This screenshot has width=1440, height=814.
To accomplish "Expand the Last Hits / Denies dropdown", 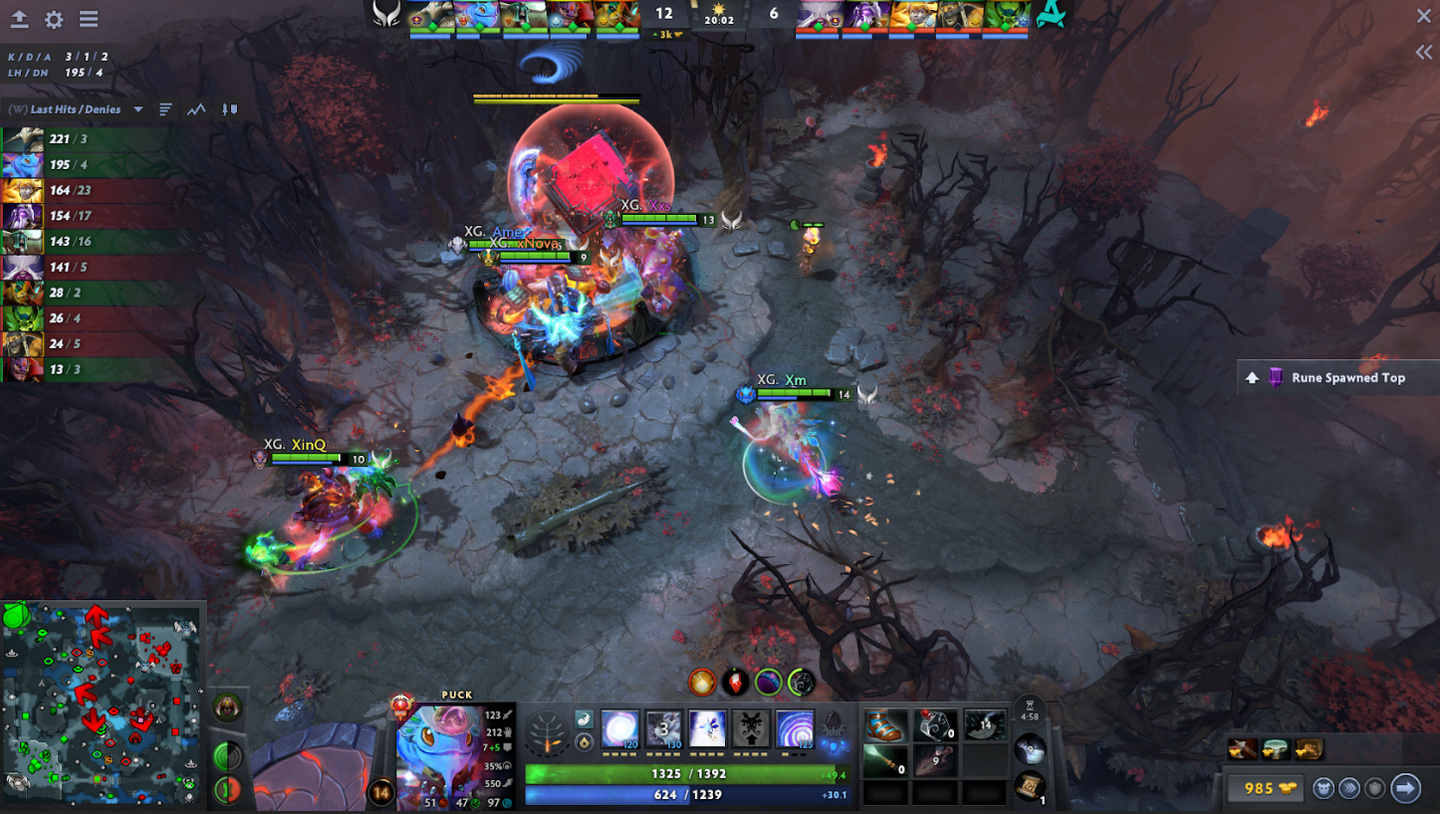I will (x=138, y=110).
